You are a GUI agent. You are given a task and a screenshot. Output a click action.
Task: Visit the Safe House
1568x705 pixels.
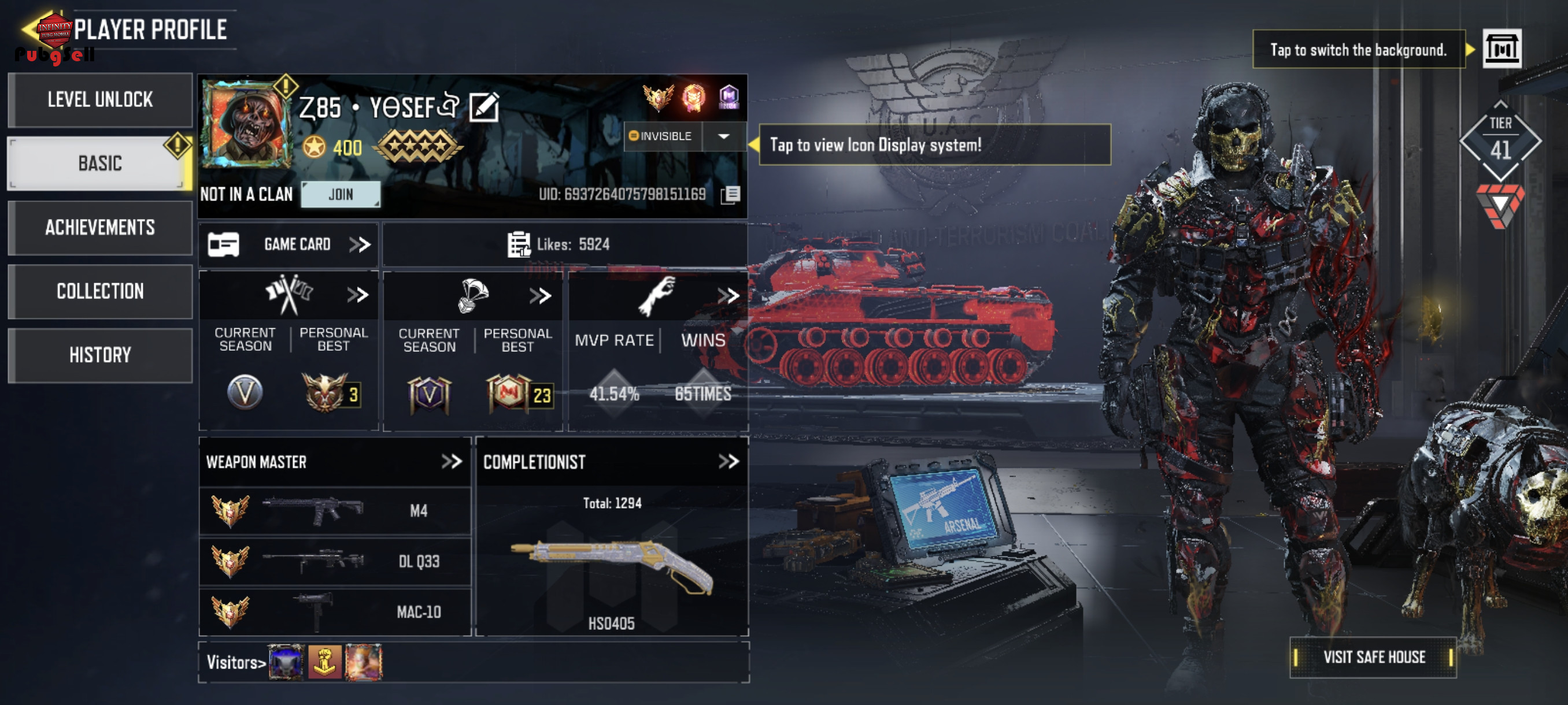(x=1373, y=657)
